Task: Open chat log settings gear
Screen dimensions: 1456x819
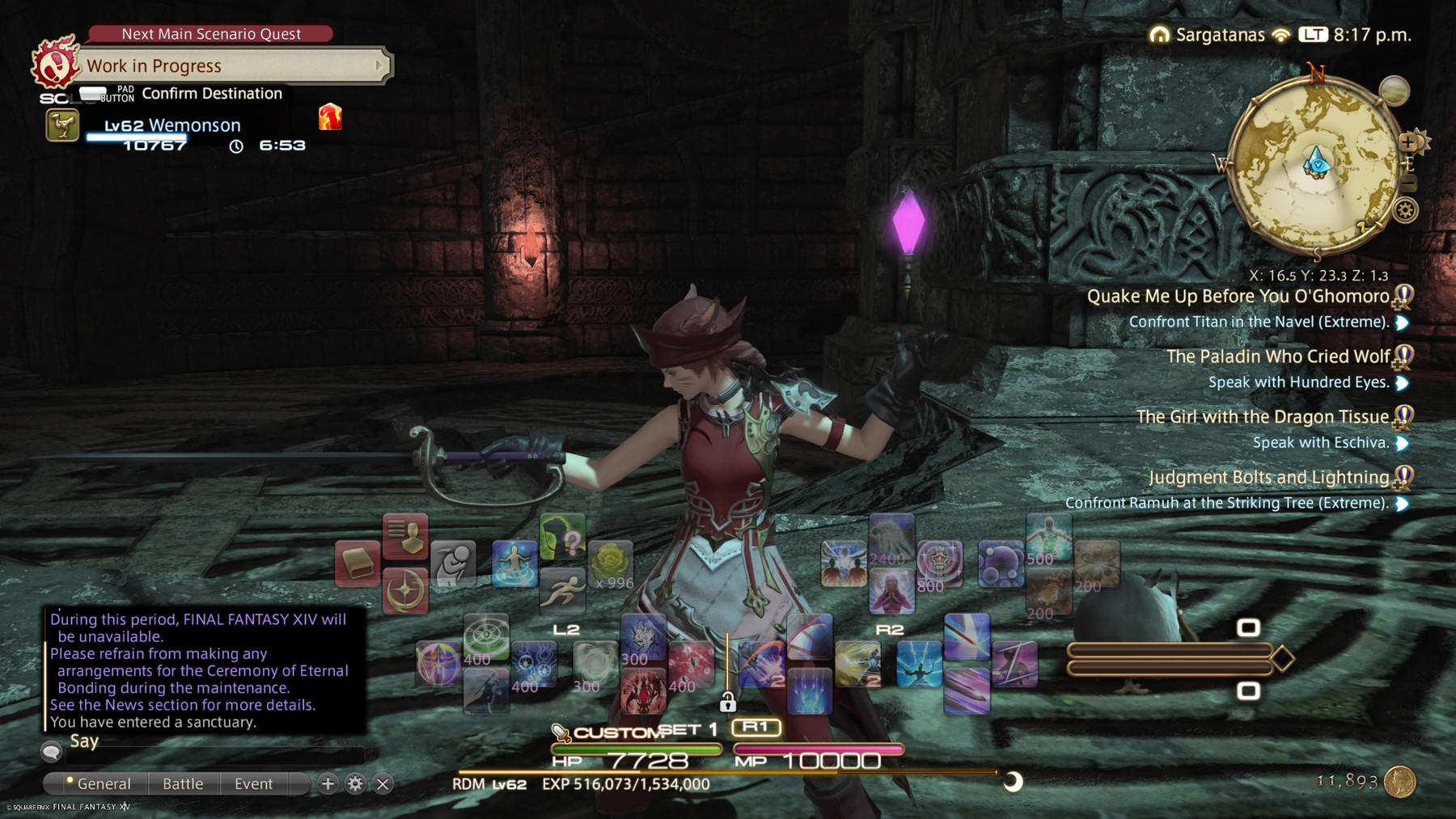Action: pyautogui.click(x=355, y=783)
